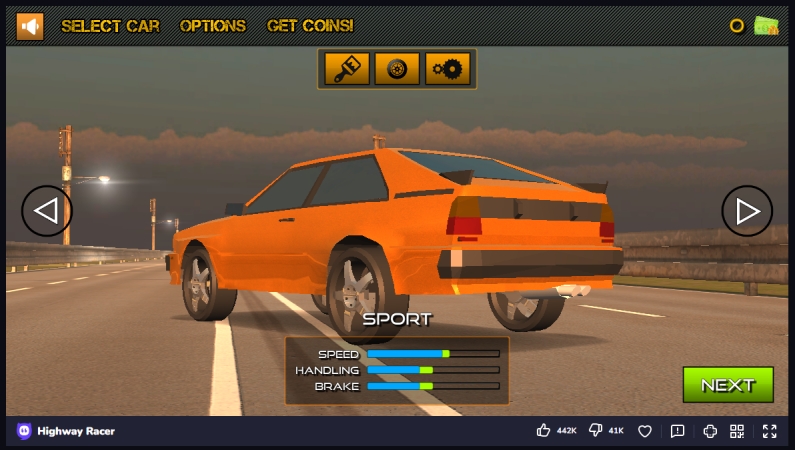Add the game to favorites with heart
795x450 pixels.
click(x=645, y=431)
